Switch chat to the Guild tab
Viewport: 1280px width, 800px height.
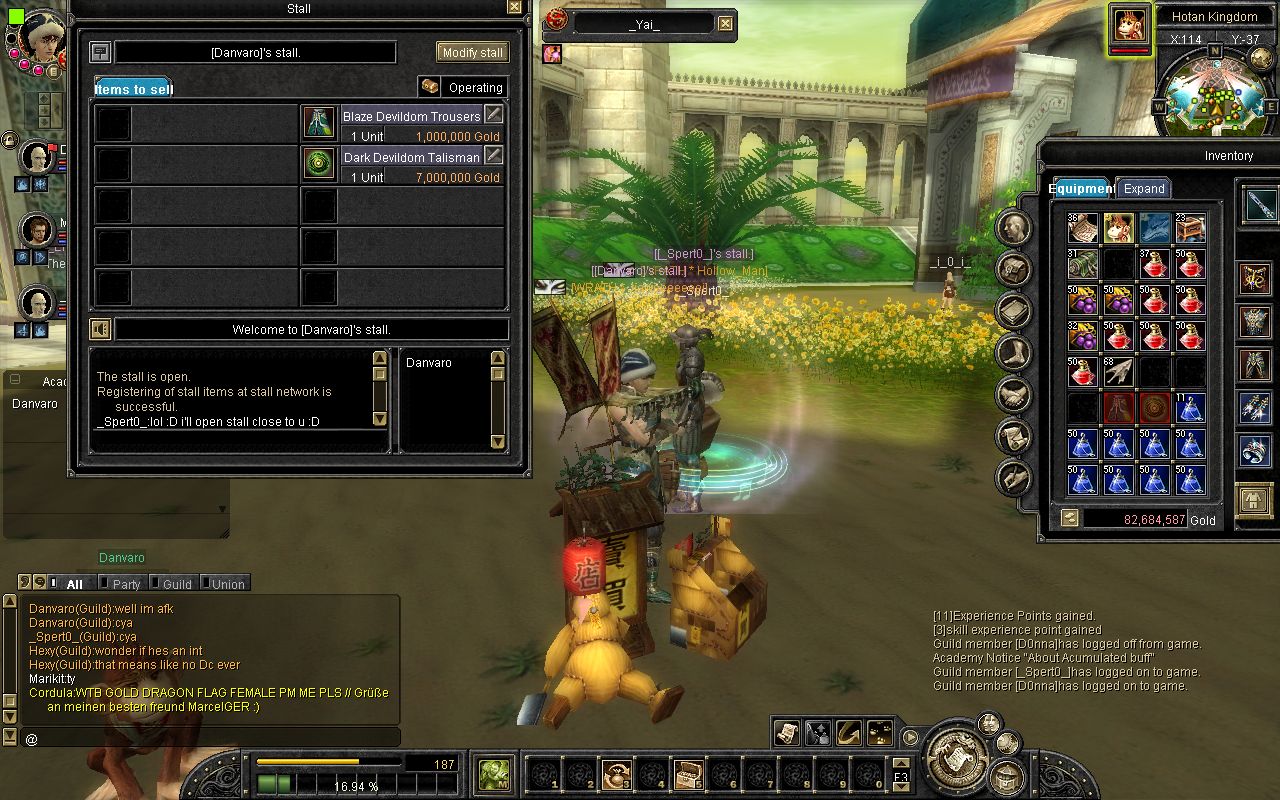pos(176,584)
